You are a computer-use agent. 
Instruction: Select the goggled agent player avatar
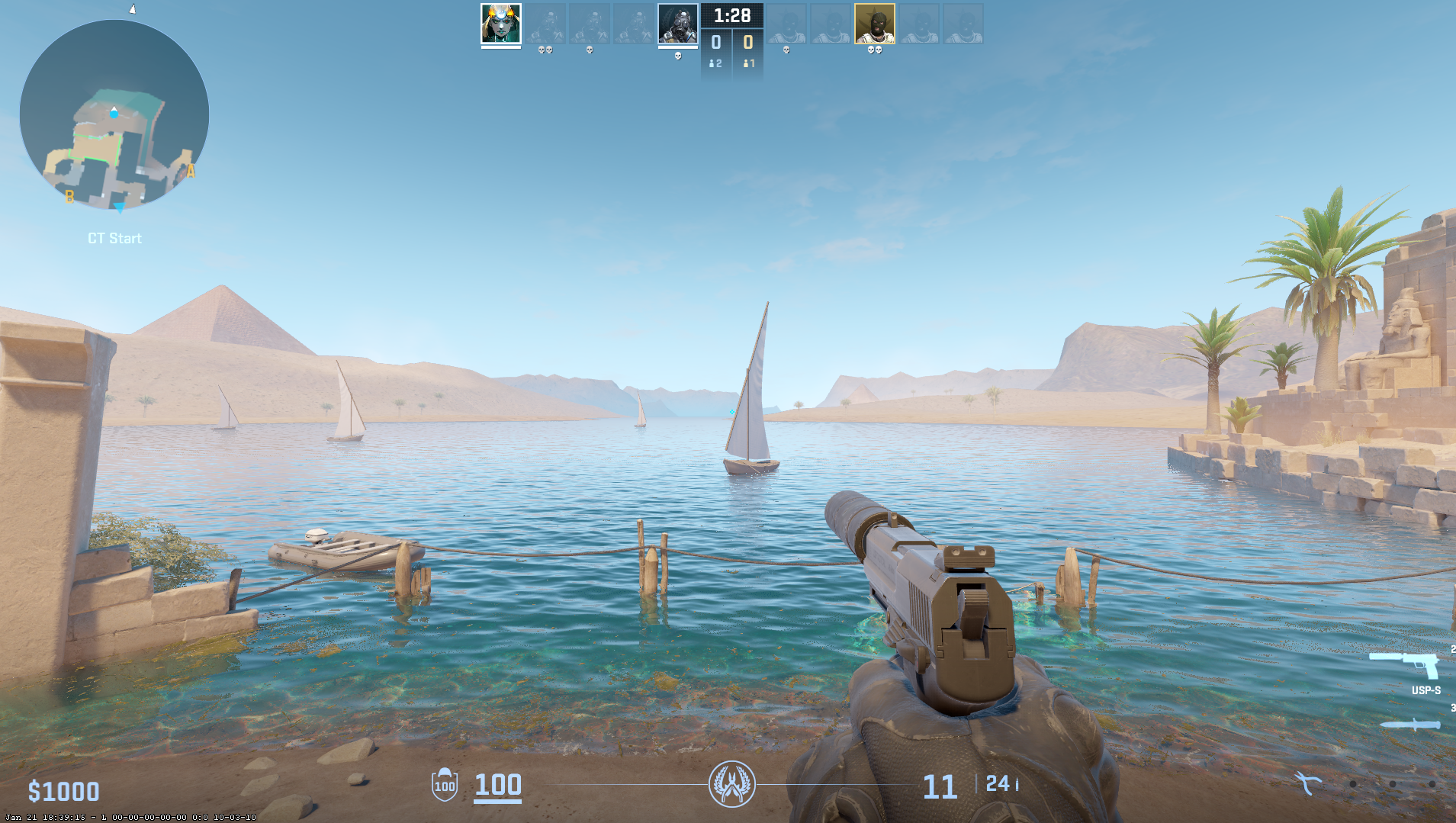click(501, 23)
